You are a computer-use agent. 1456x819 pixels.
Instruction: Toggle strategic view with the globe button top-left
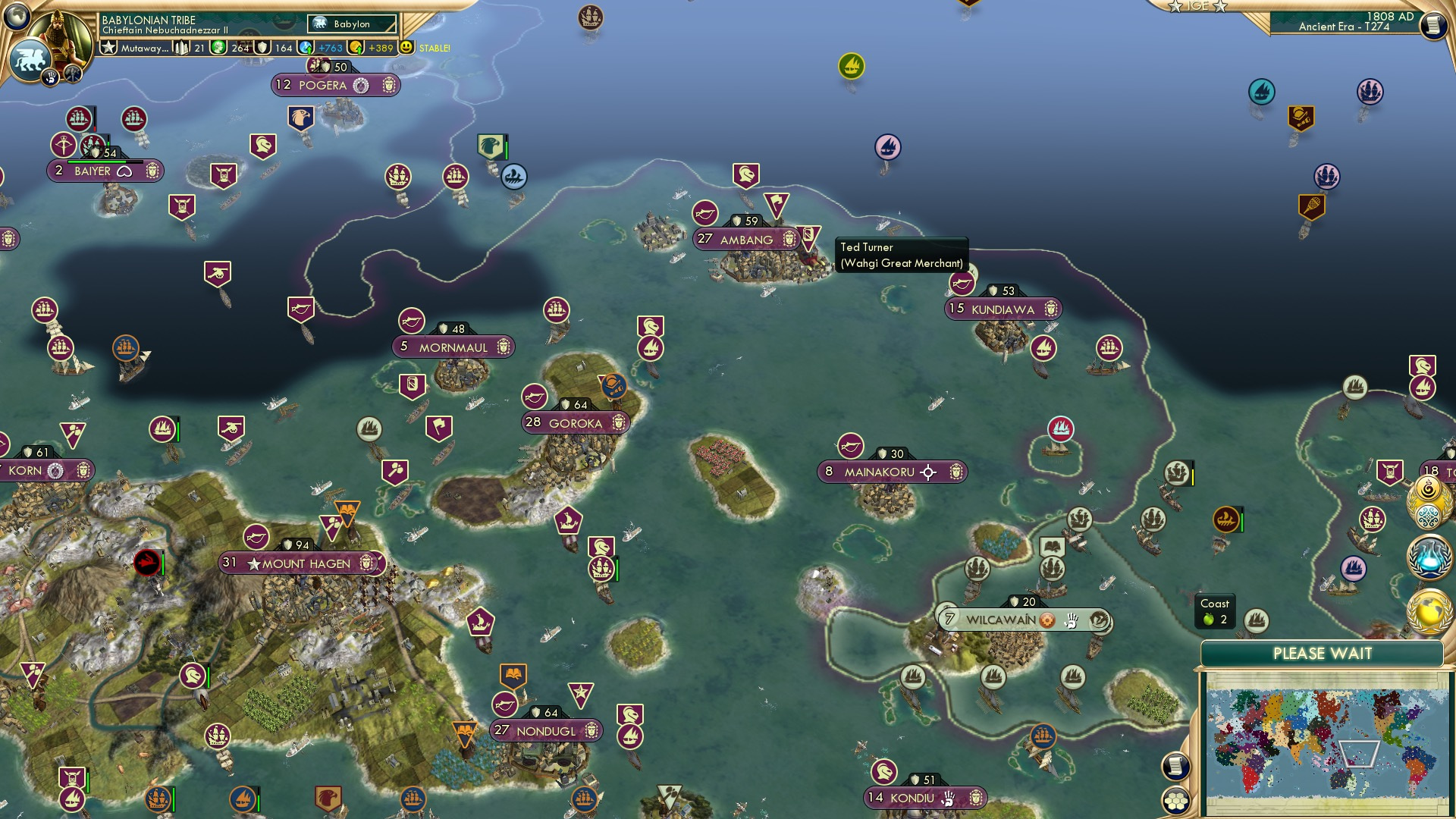[15, 17]
